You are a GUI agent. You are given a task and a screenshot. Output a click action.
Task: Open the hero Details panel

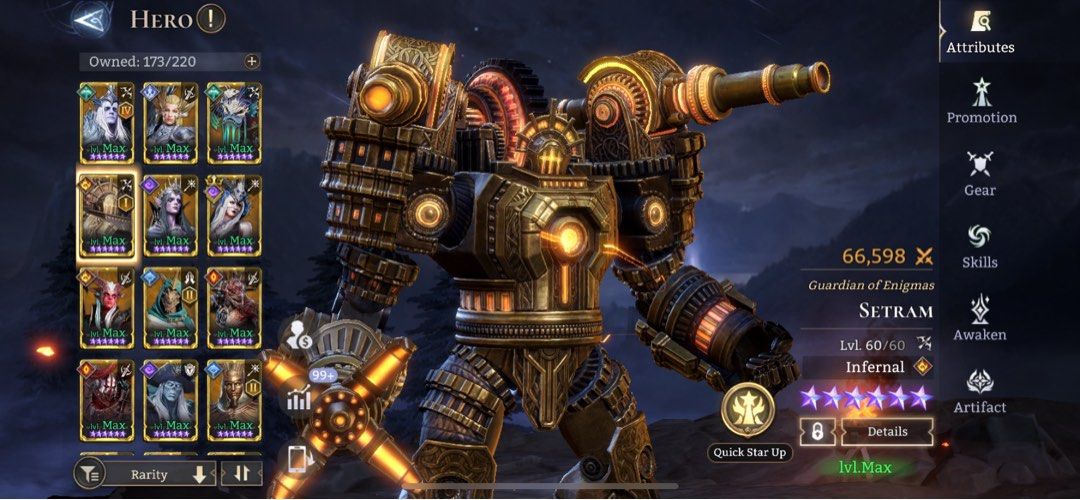(887, 432)
